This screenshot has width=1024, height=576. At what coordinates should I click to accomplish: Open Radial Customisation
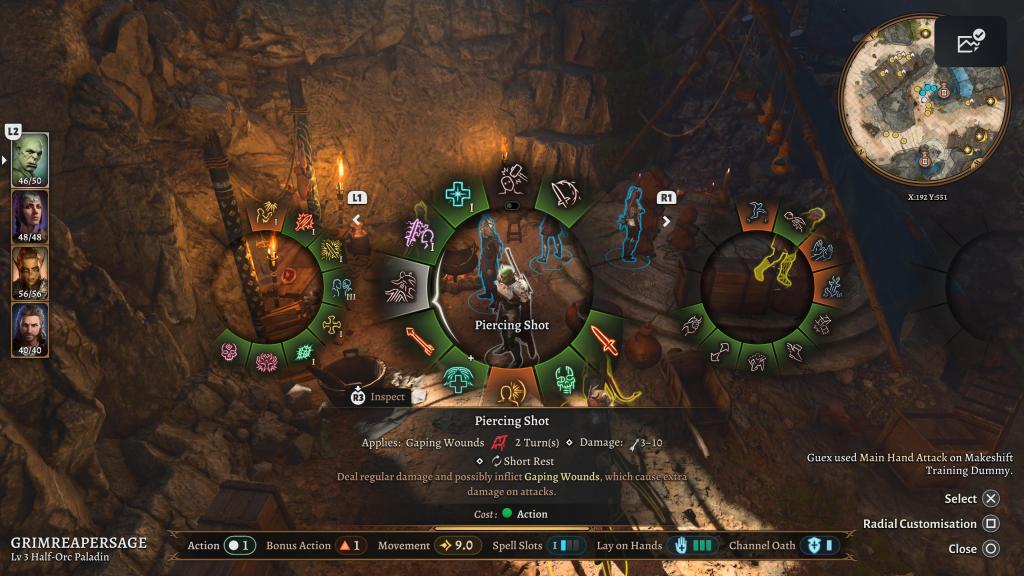tap(990, 523)
